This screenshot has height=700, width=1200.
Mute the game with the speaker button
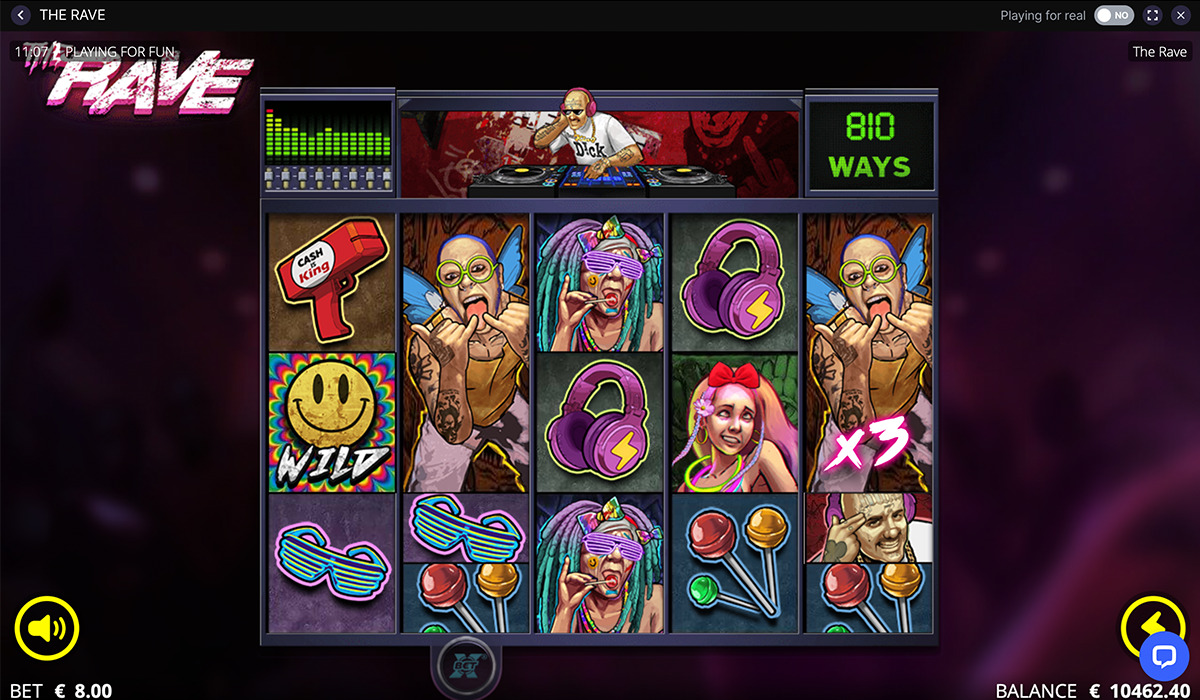[47, 628]
